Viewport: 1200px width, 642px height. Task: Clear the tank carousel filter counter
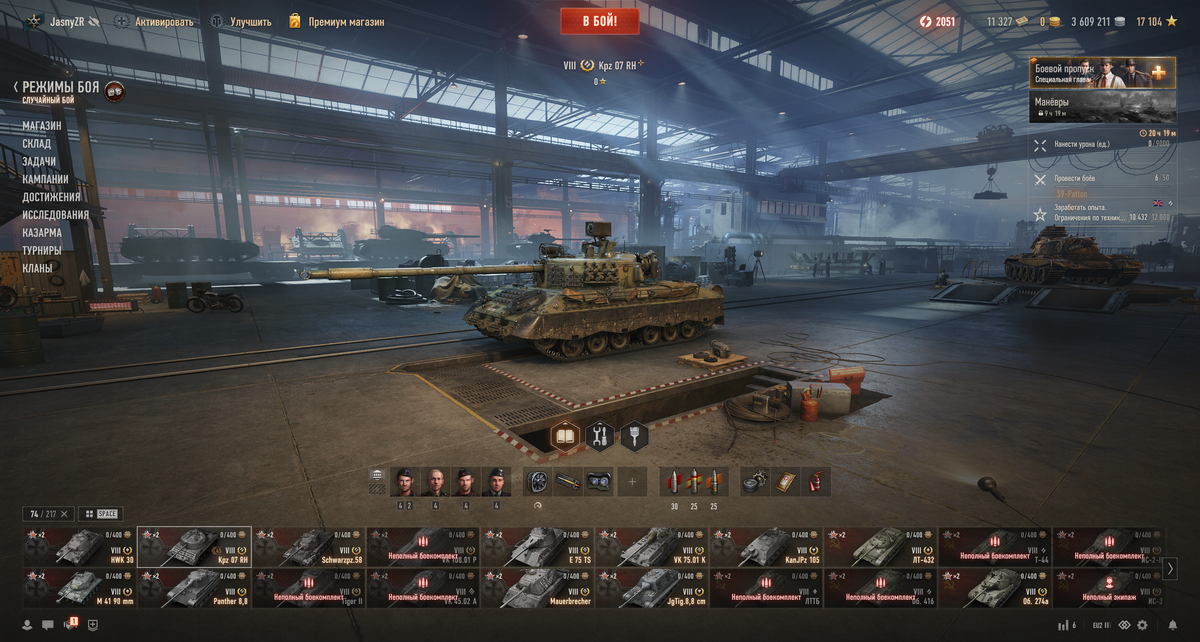[x=64, y=514]
